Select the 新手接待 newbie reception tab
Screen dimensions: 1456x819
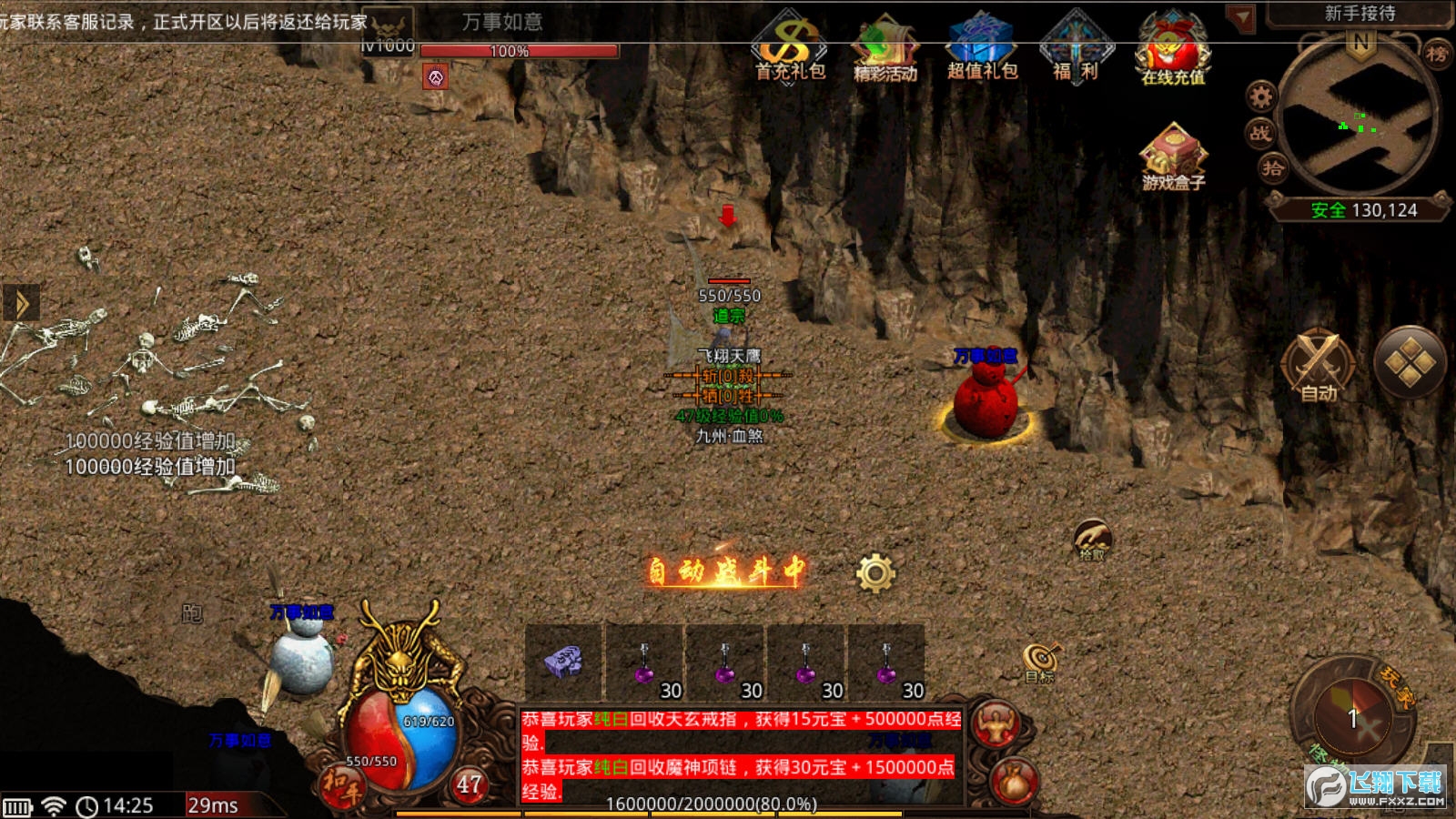click(x=1359, y=14)
